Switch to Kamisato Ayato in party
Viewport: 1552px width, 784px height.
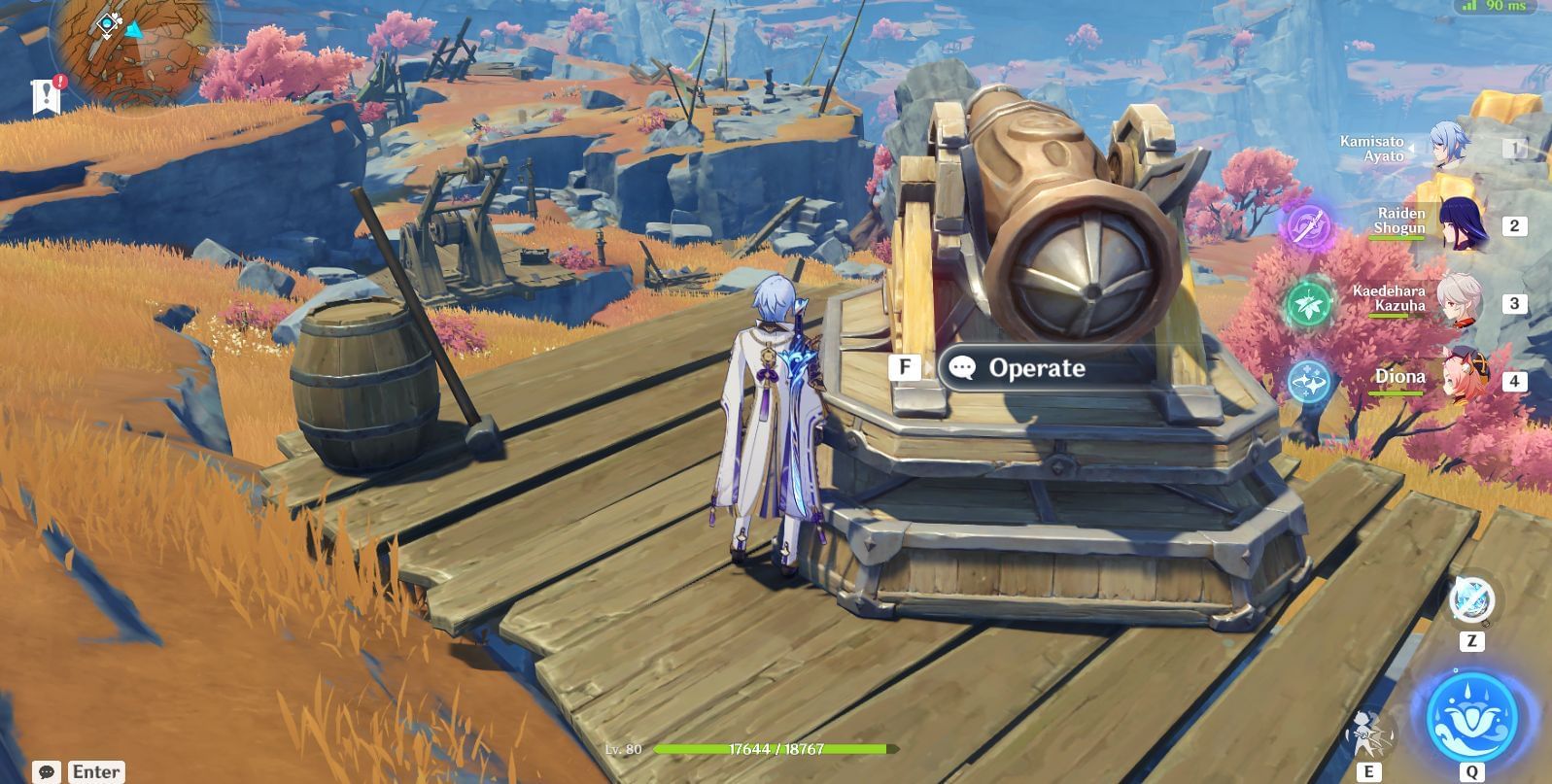coord(1448,149)
